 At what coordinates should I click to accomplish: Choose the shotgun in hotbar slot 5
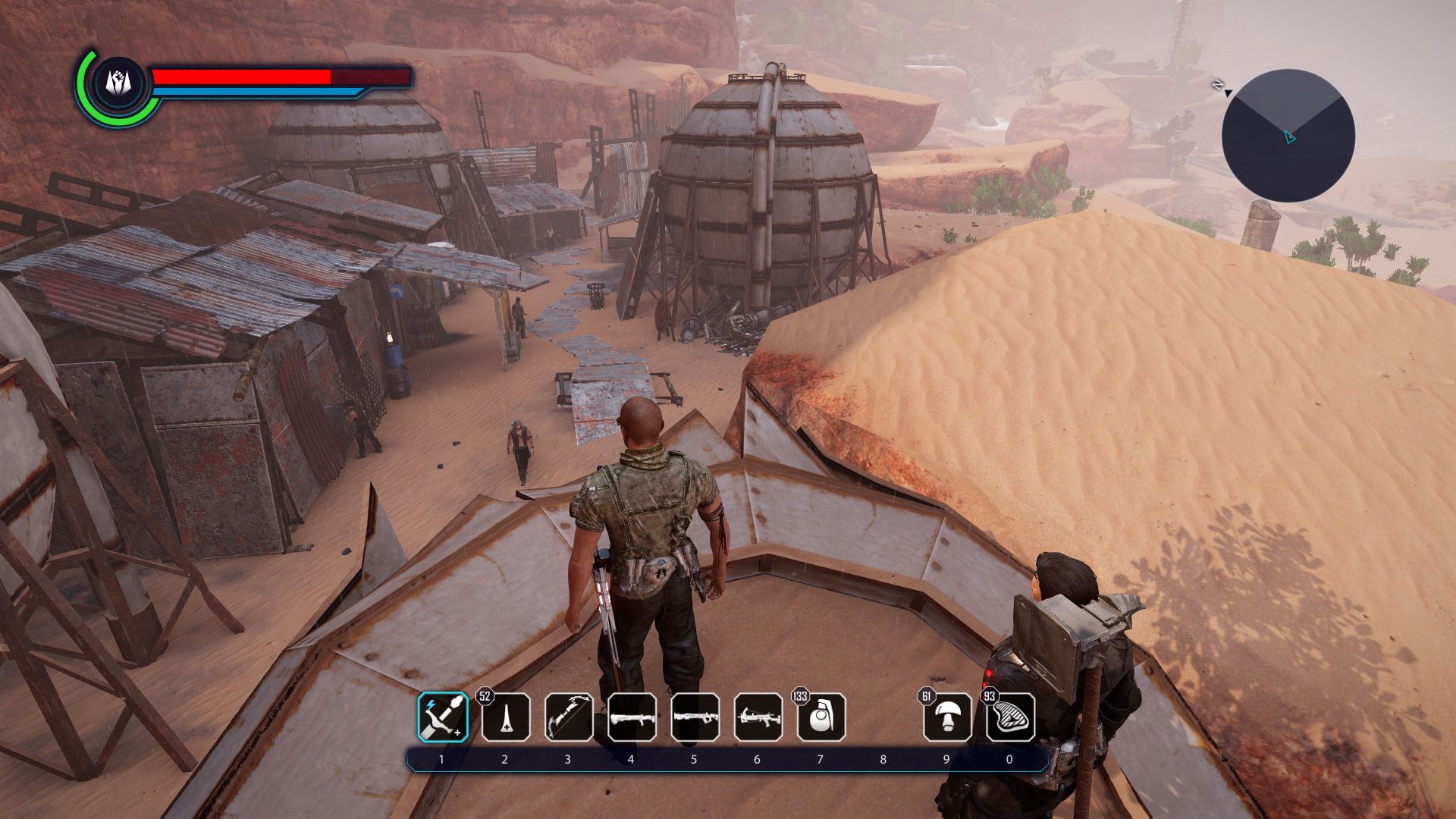pyautogui.click(x=695, y=717)
